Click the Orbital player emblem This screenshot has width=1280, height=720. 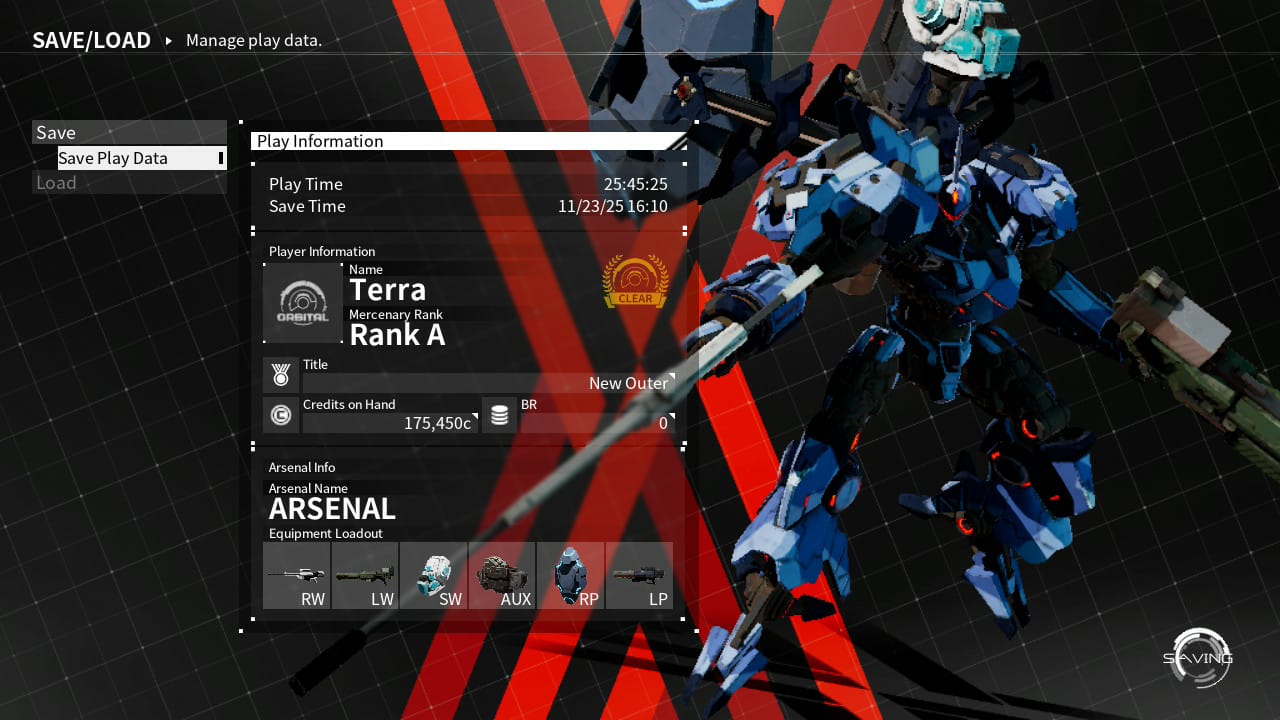[303, 303]
